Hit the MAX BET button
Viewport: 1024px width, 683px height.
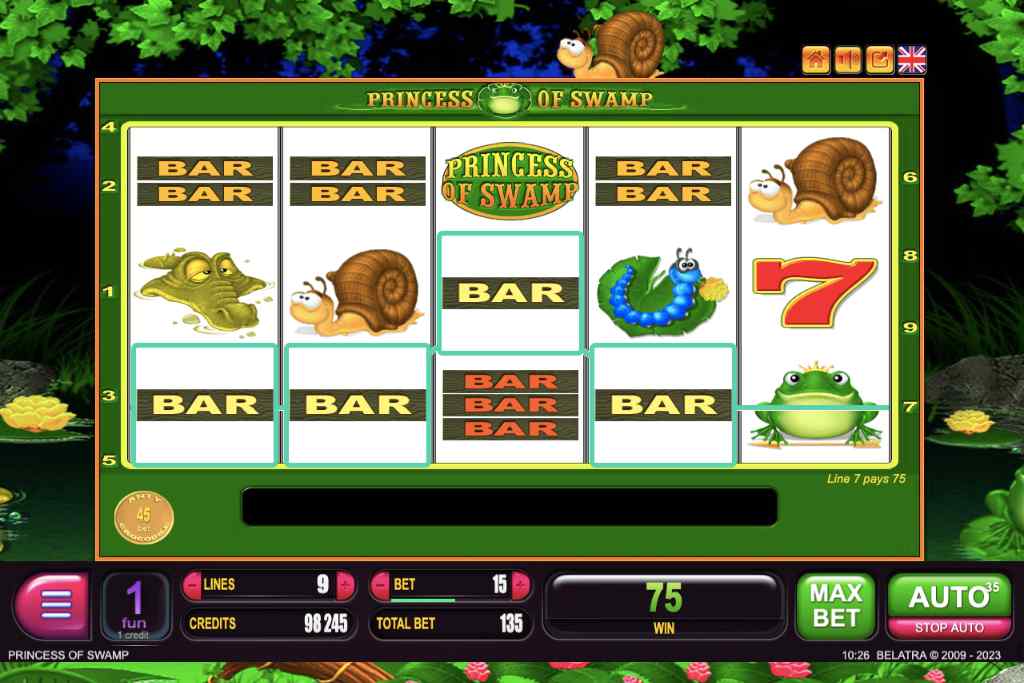pos(835,605)
